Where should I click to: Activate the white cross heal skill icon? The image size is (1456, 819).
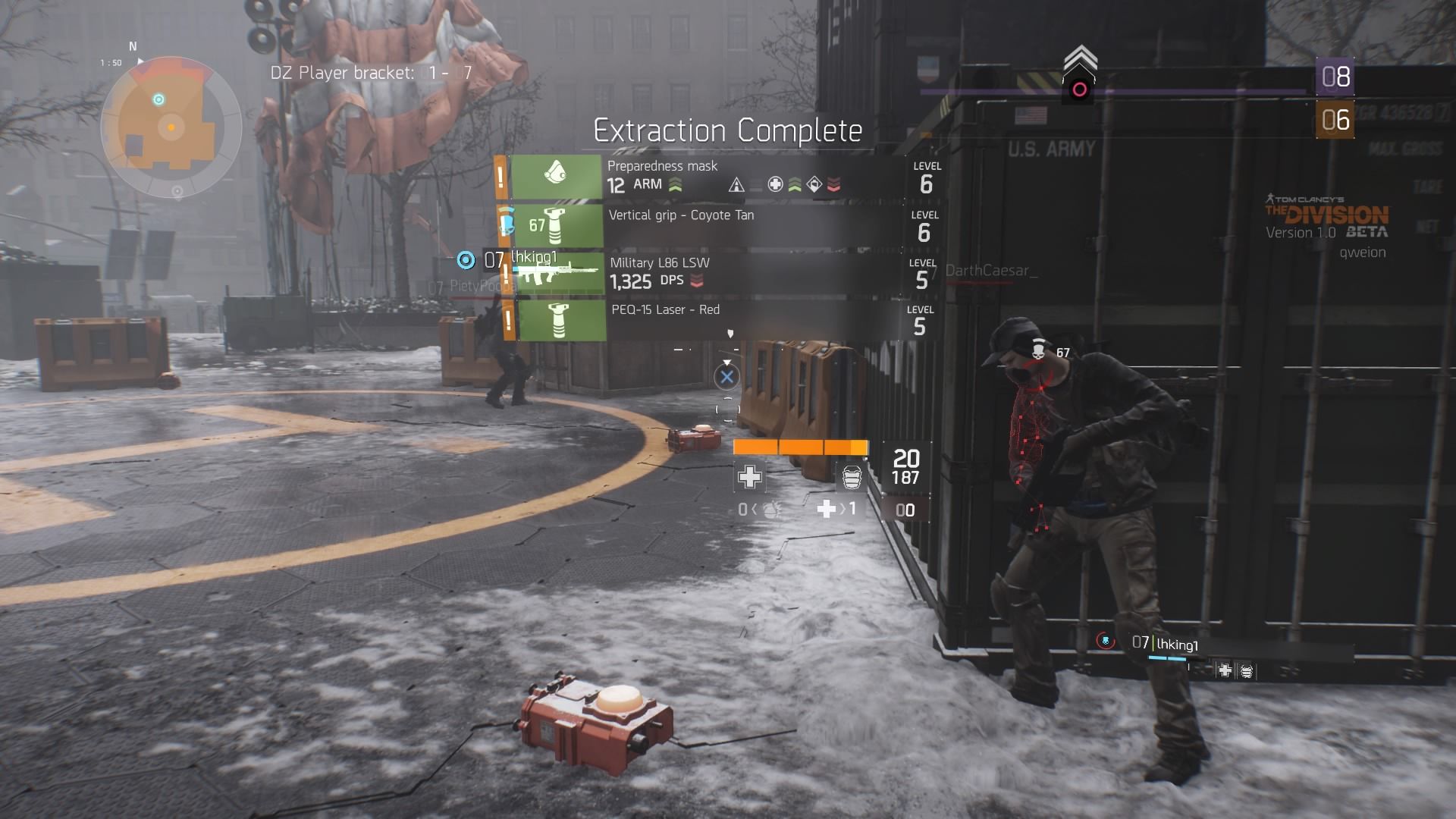point(749,477)
